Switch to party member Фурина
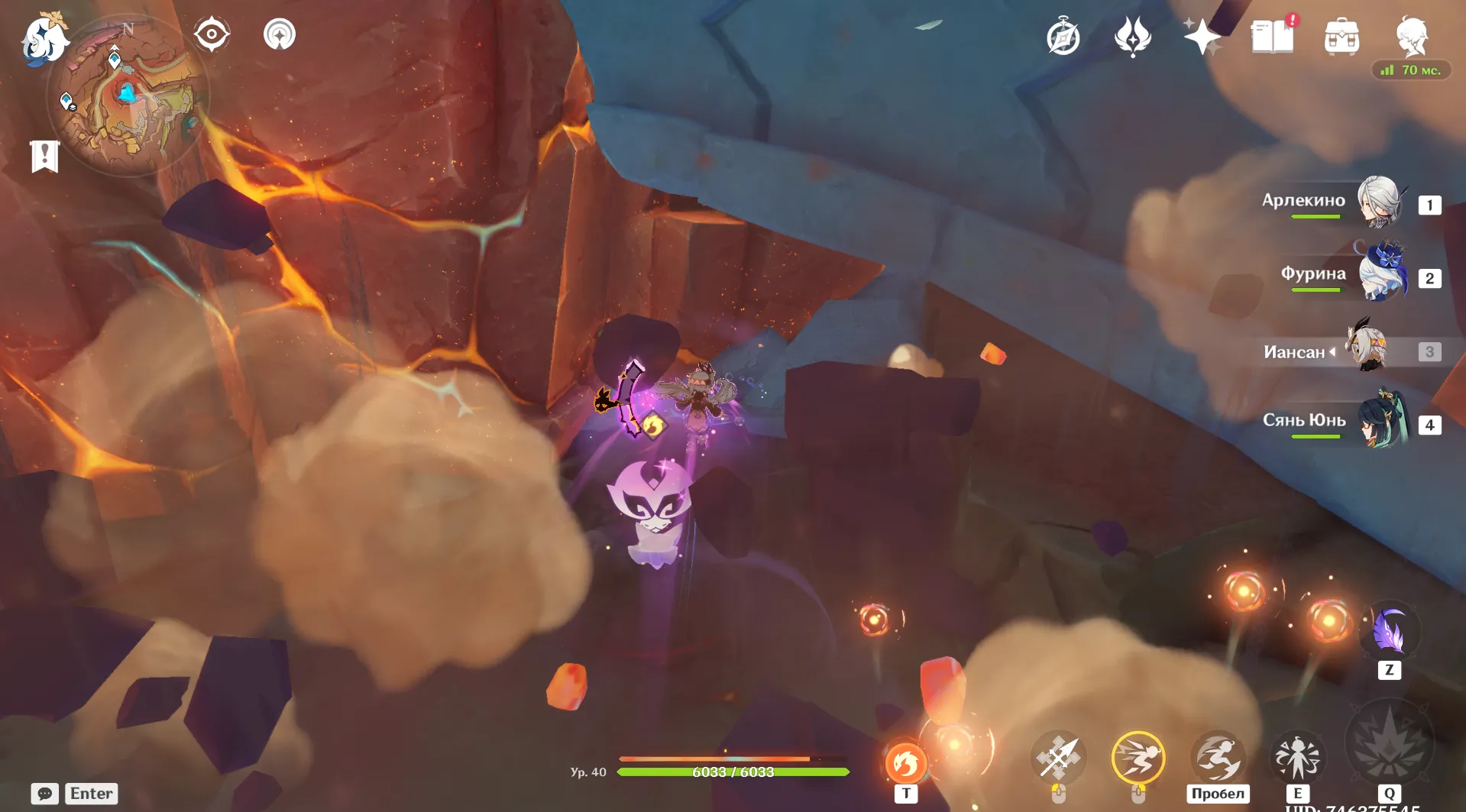This screenshot has width=1466, height=812. pyautogui.click(x=1381, y=275)
